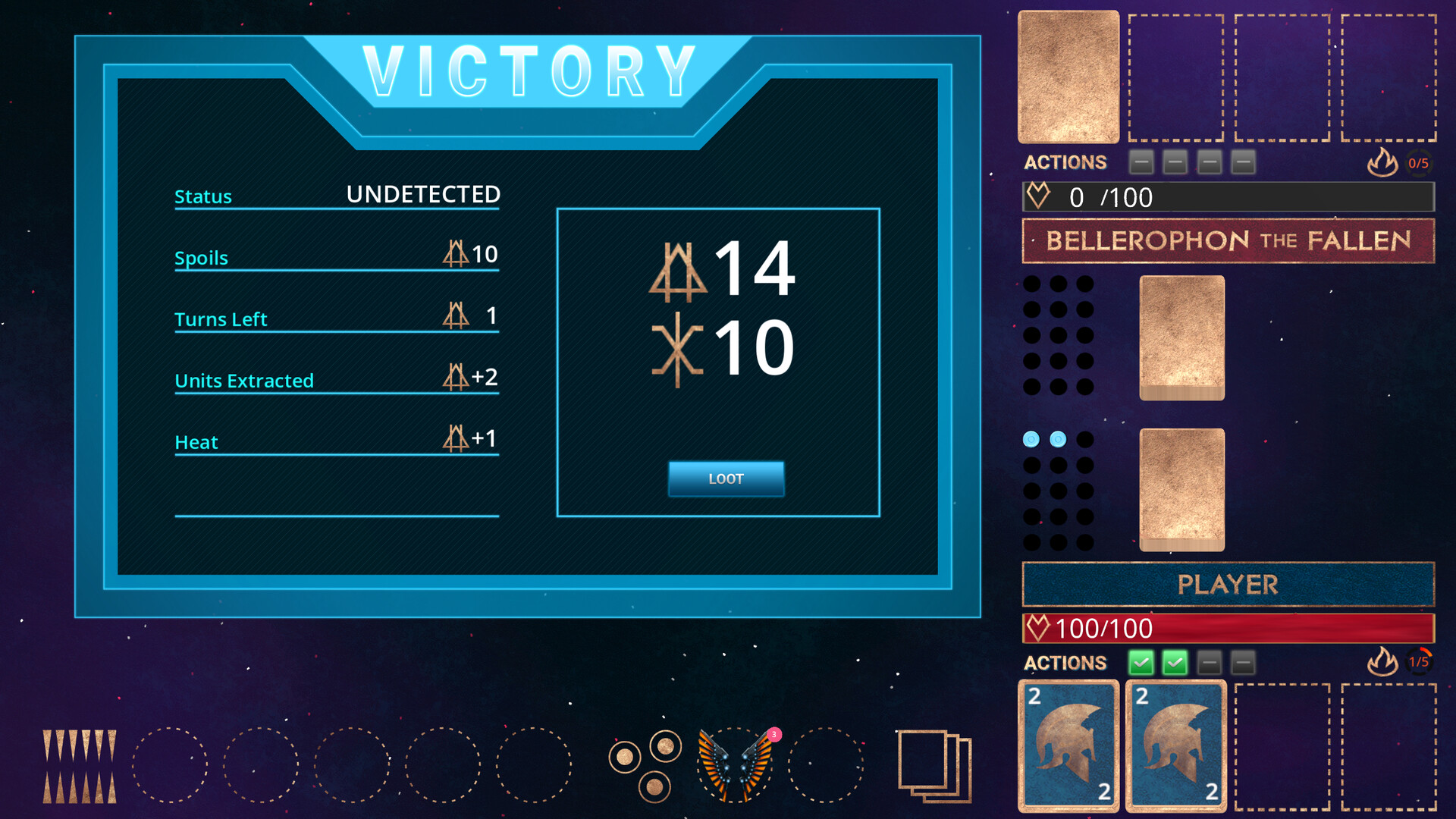1456x819 pixels.
Task: Toggle the first green action checkbox
Action: tap(1141, 662)
